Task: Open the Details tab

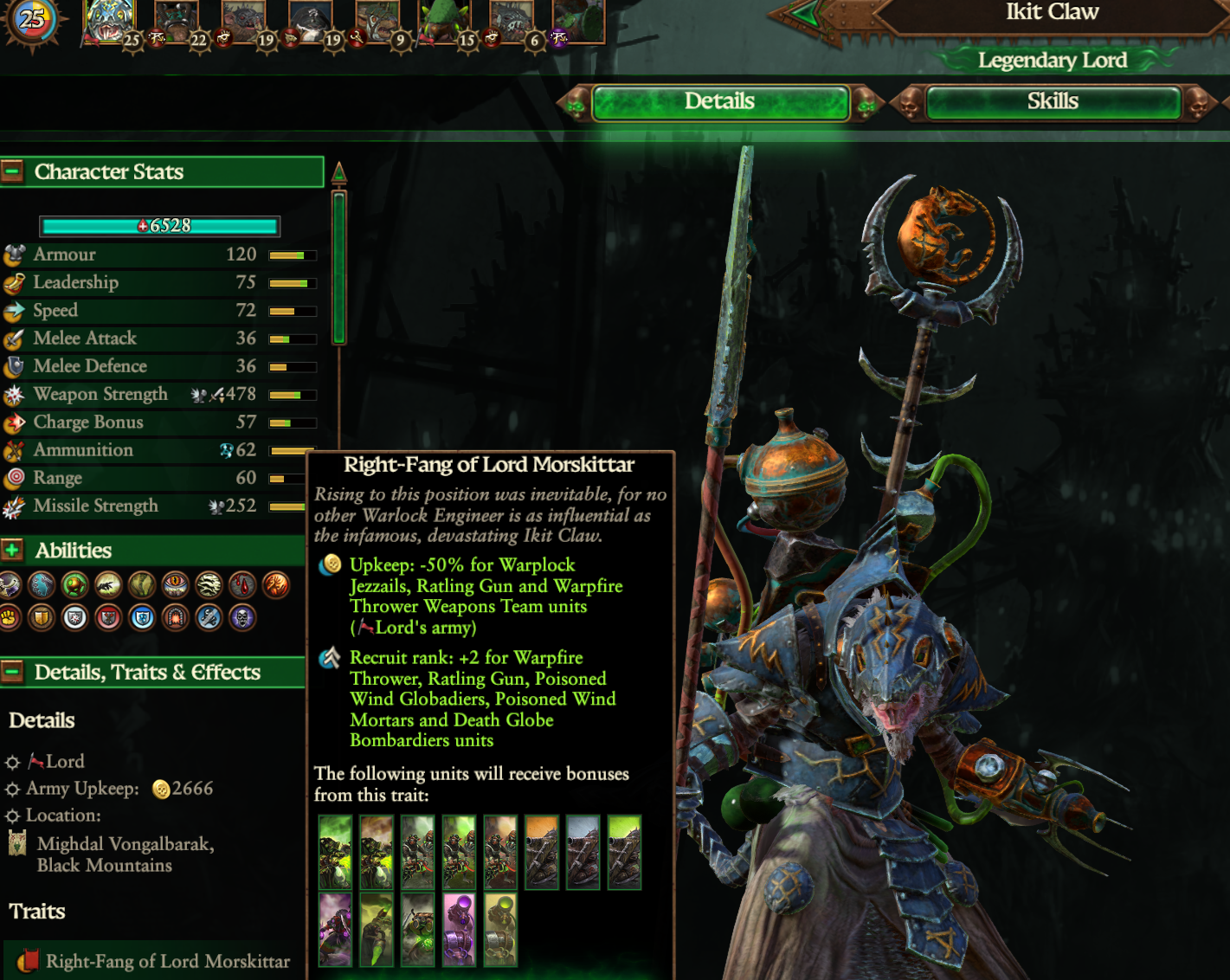Action: (x=719, y=101)
